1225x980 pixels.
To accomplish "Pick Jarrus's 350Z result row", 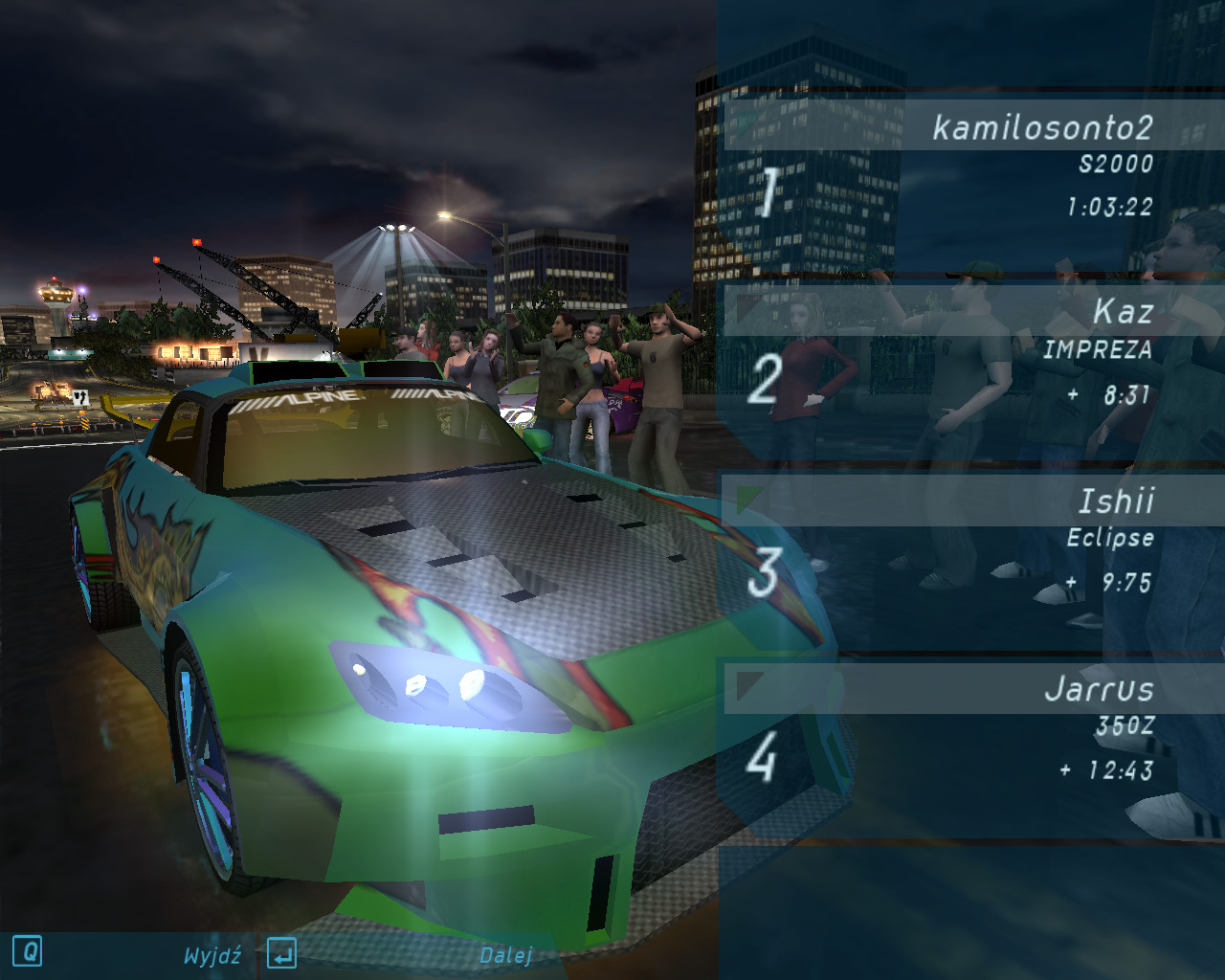I will [971, 729].
